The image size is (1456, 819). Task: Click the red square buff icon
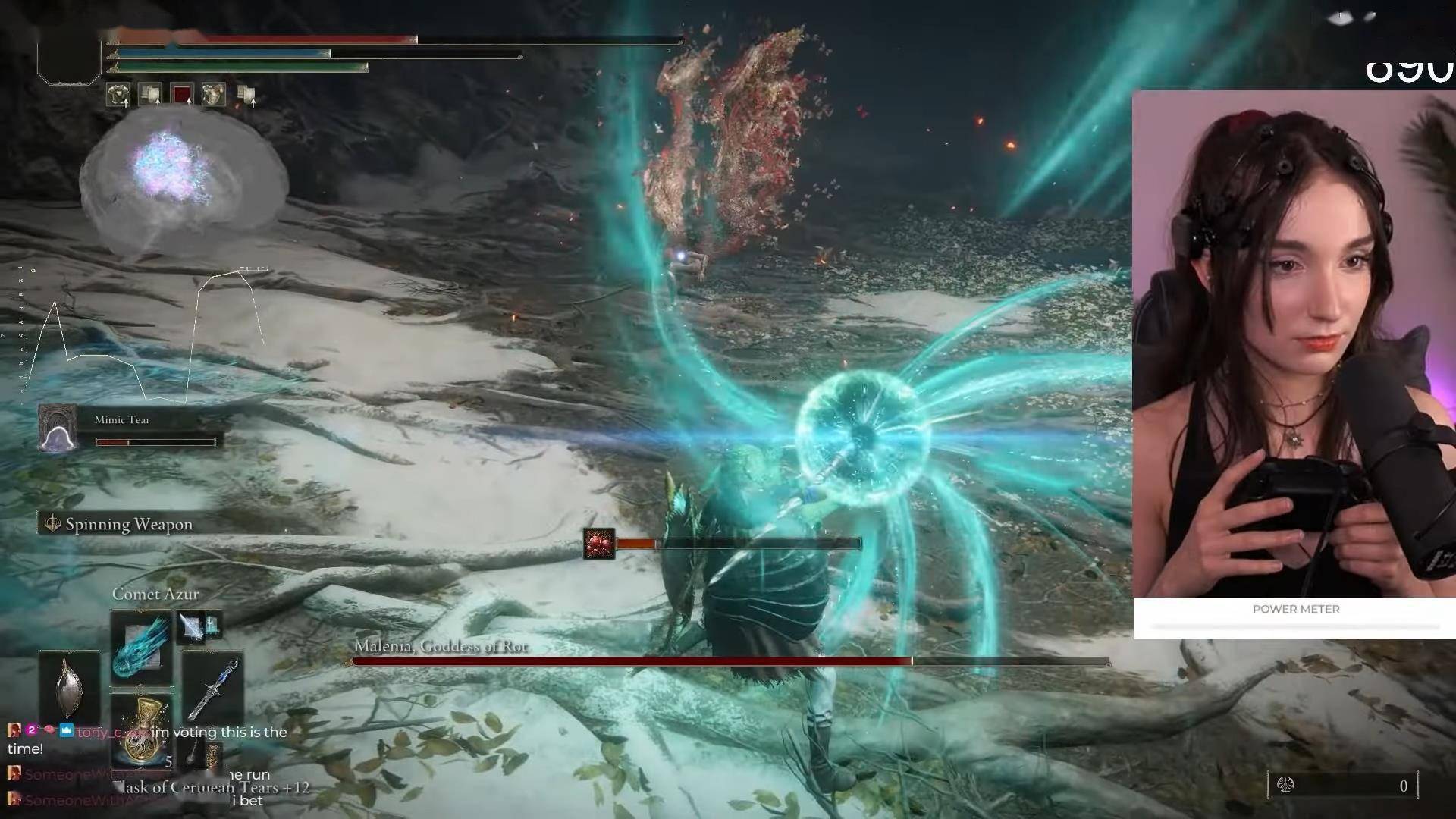182,95
